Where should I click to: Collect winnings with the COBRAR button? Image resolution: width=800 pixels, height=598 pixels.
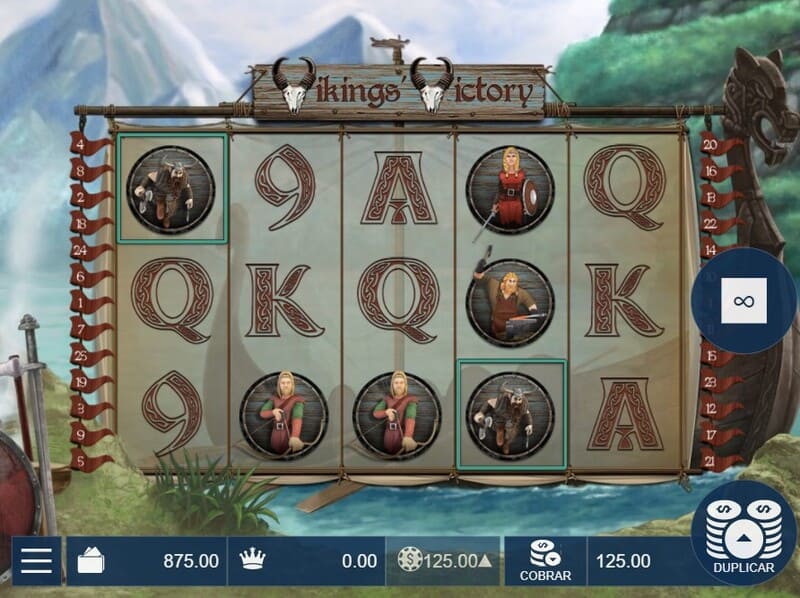(545, 561)
